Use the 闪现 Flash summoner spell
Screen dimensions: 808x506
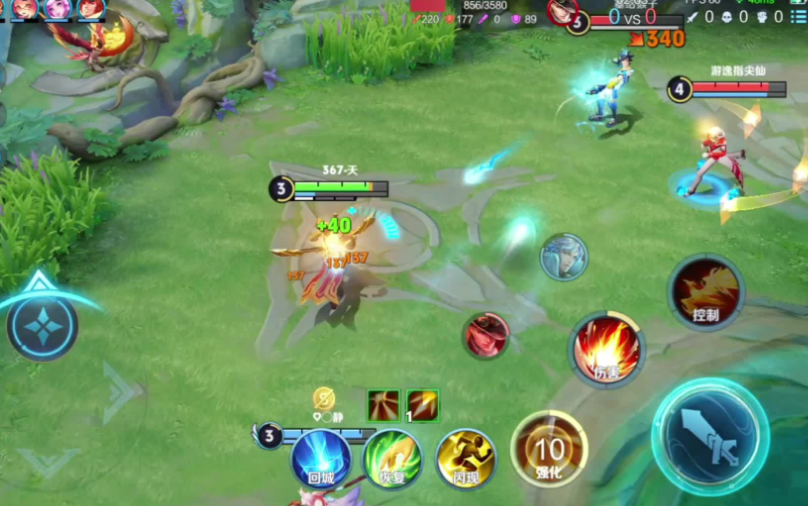click(x=466, y=459)
